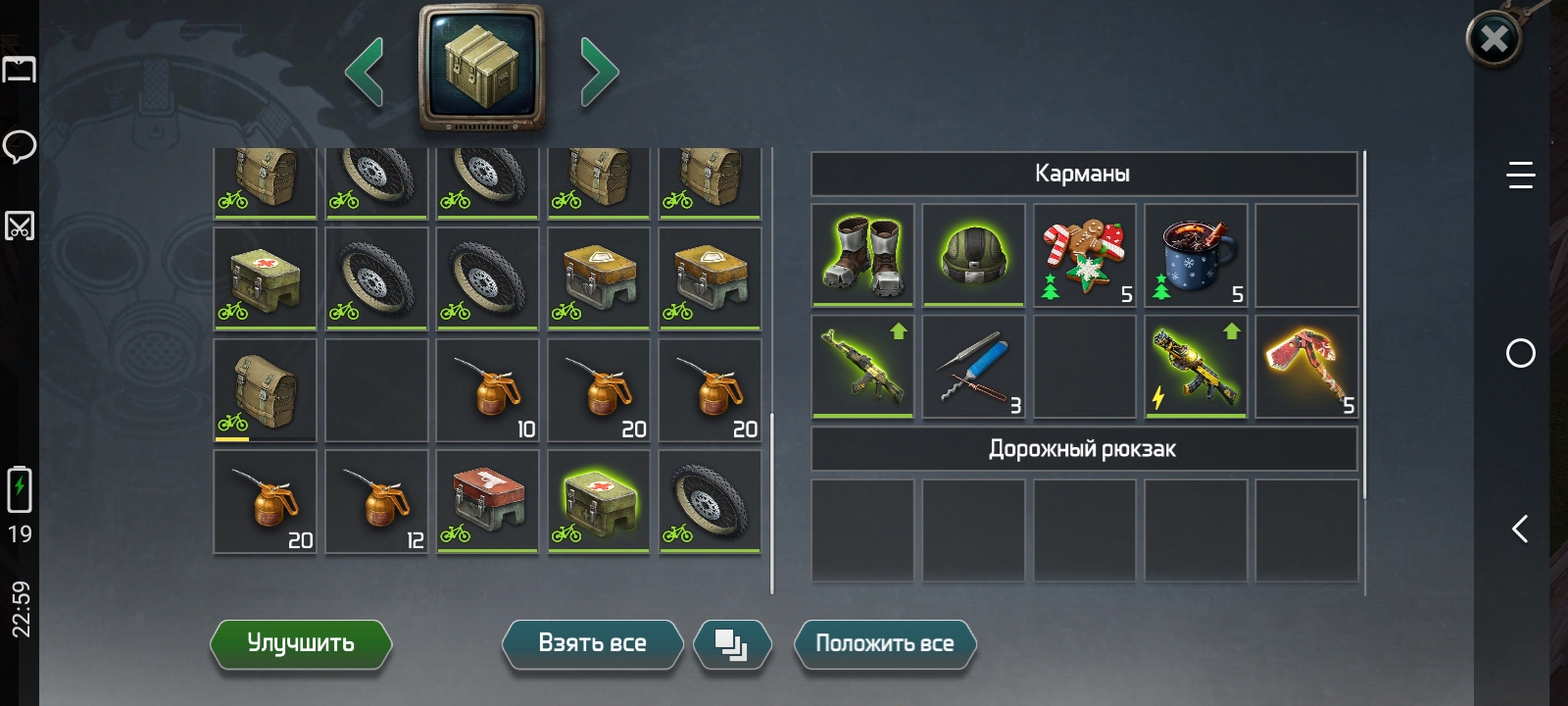1568x706 pixels.
Task: Go to the next storage container
Action: tap(599, 72)
